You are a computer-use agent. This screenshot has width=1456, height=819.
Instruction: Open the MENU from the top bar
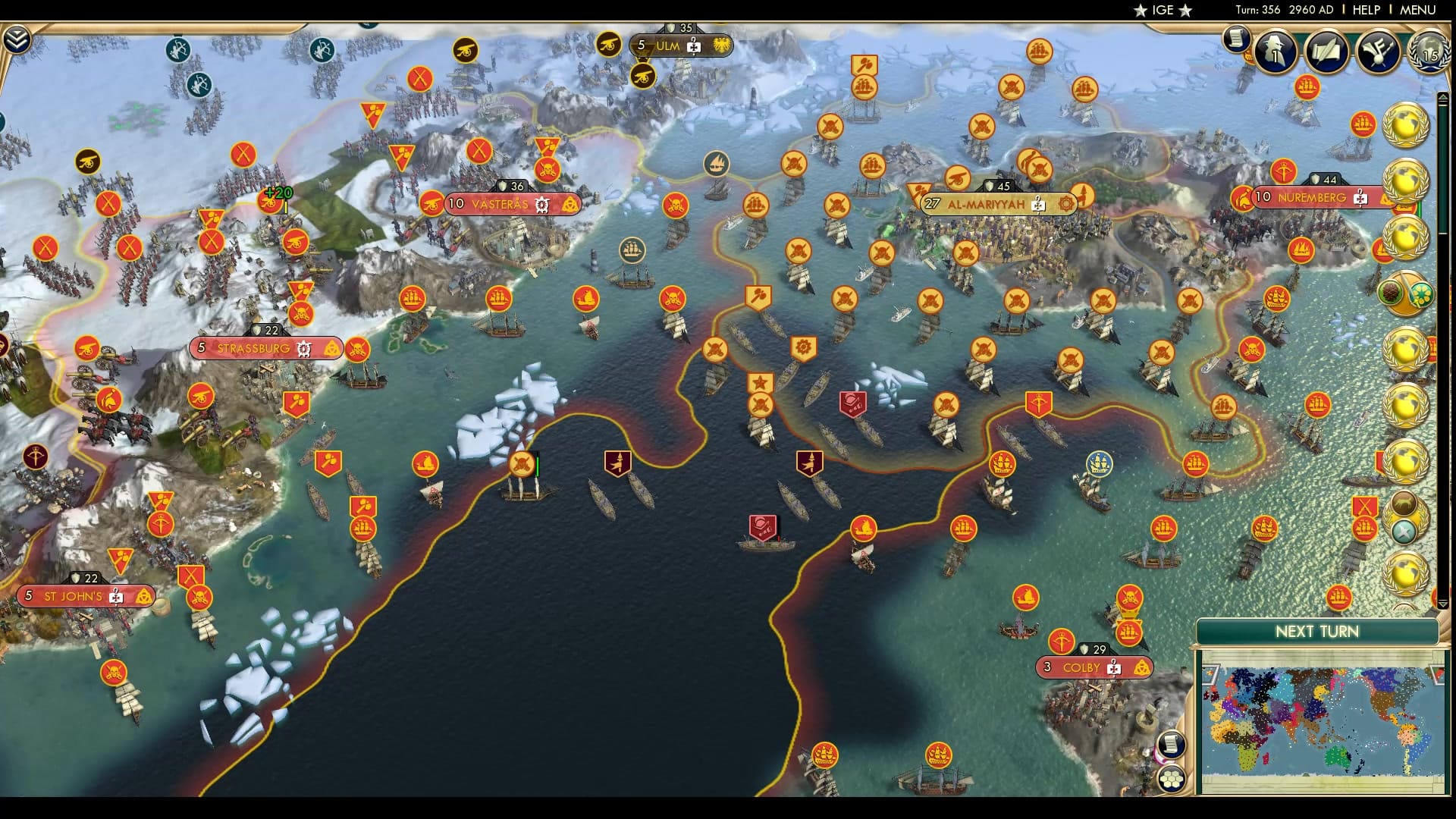(x=1415, y=11)
